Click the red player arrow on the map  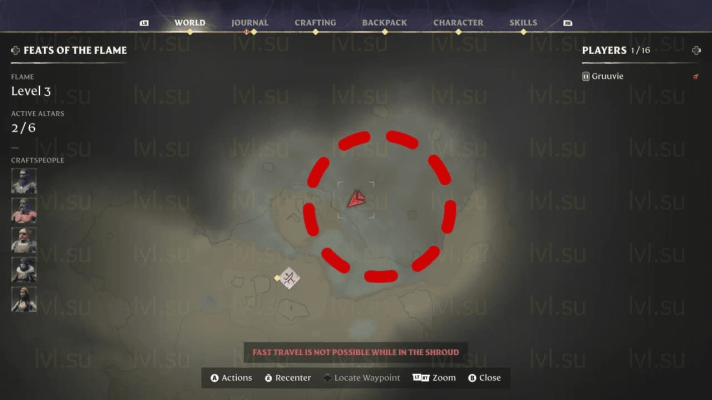tap(355, 200)
